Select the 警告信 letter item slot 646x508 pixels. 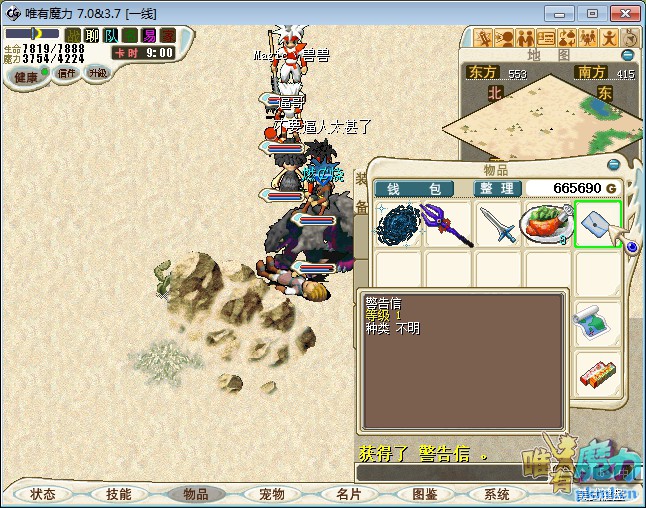pos(598,225)
